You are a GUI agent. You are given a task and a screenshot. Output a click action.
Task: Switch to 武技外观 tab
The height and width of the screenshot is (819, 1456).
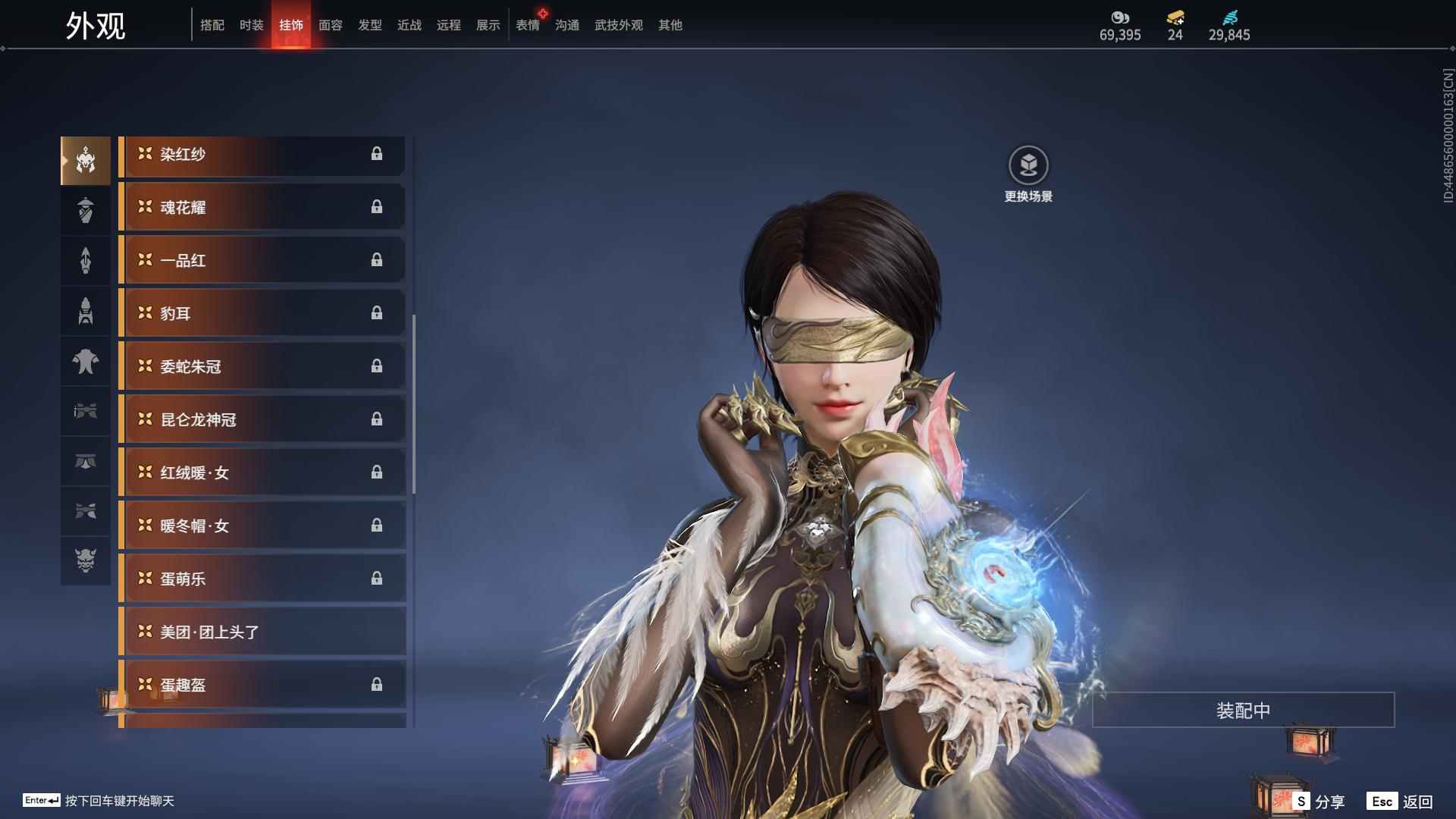coord(619,25)
